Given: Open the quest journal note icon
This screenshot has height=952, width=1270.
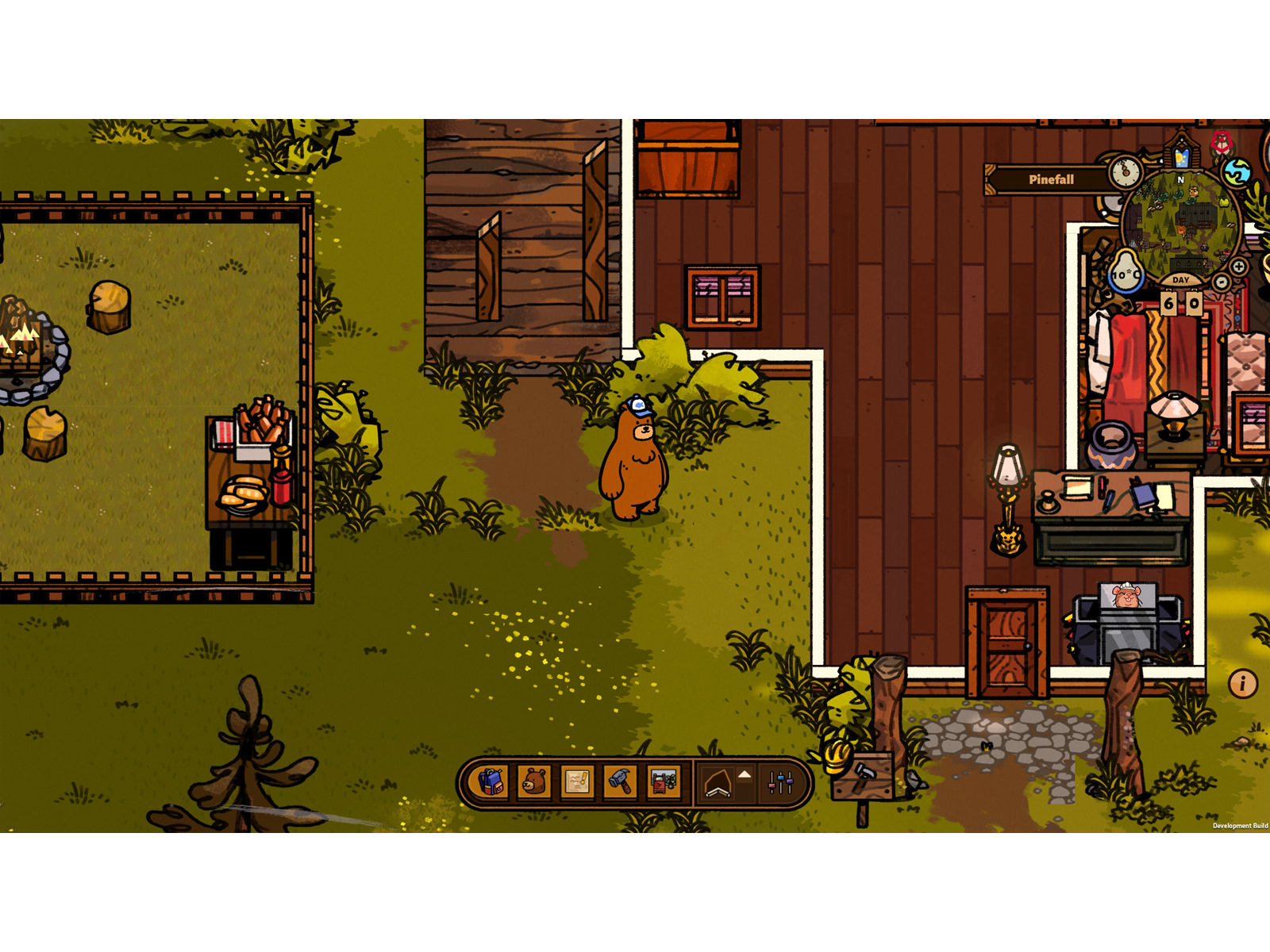Looking at the screenshot, I should [576, 781].
